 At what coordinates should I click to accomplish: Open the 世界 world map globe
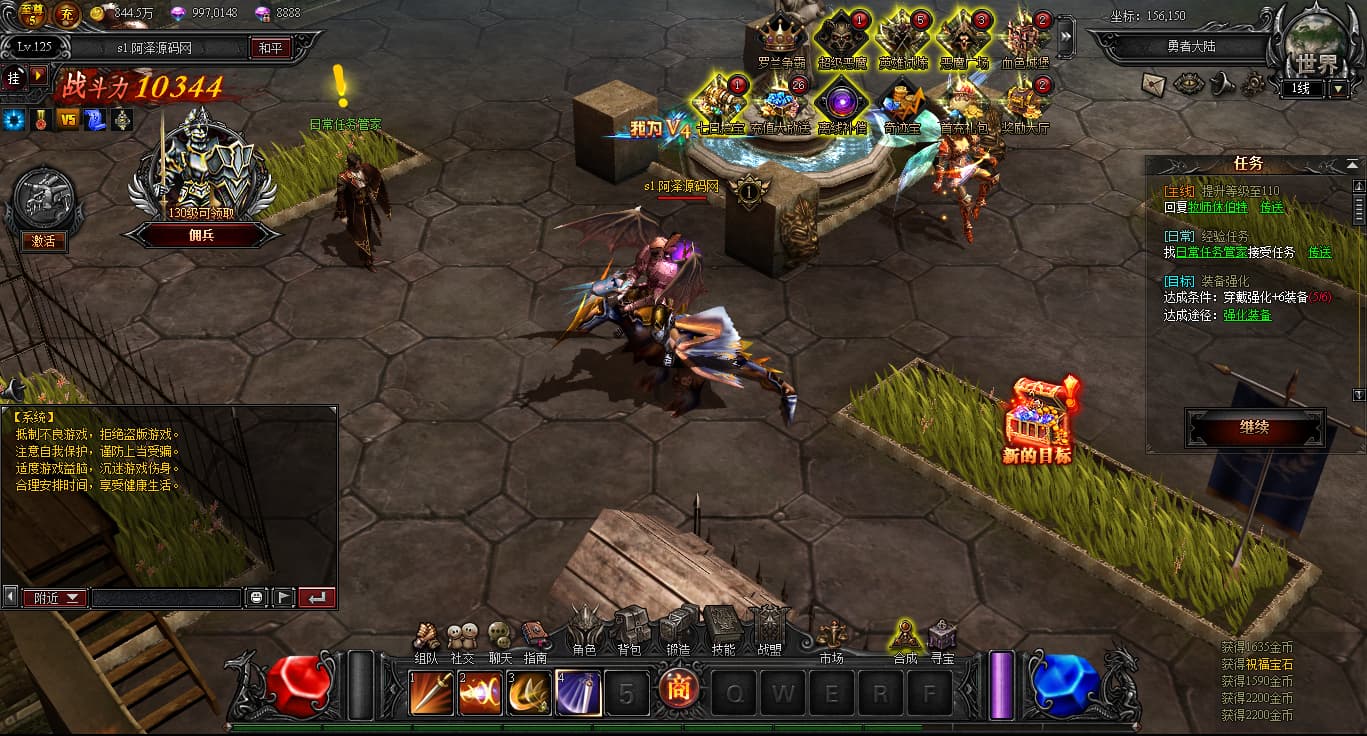(x=1313, y=50)
